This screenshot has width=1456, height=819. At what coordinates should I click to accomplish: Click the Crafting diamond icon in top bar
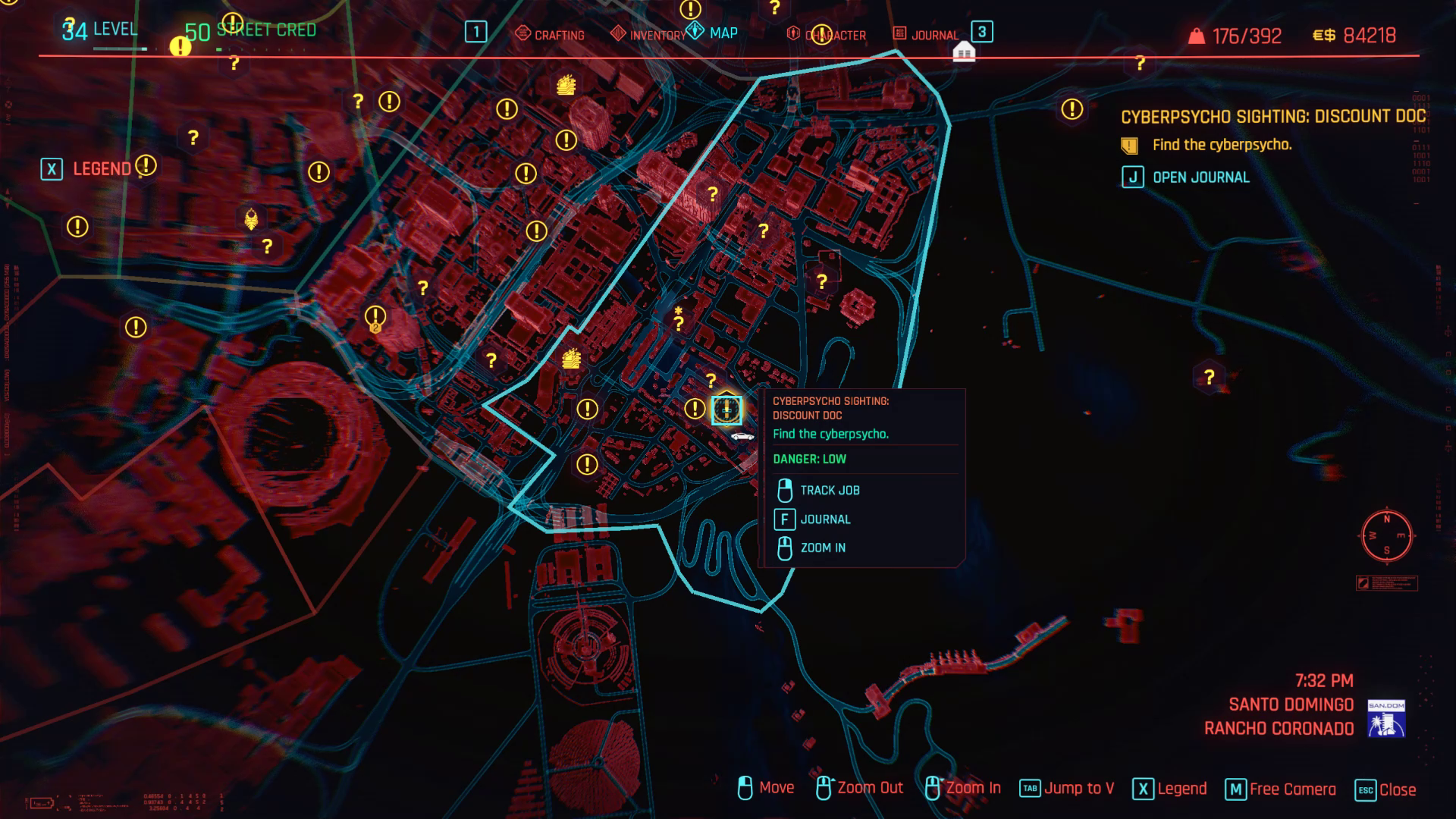[x=522, y=34]
